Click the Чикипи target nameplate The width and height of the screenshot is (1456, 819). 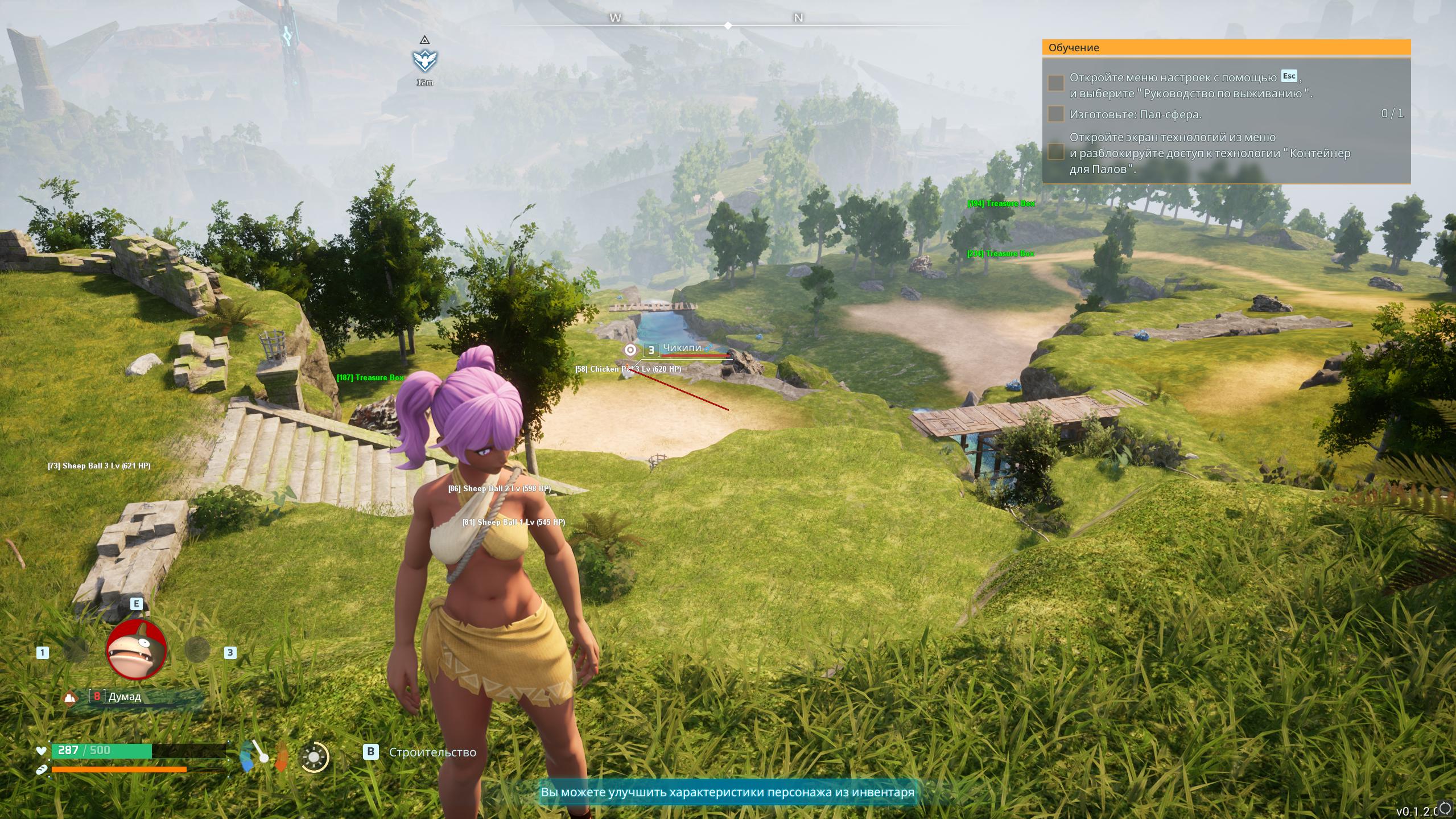tap(681, 349)
